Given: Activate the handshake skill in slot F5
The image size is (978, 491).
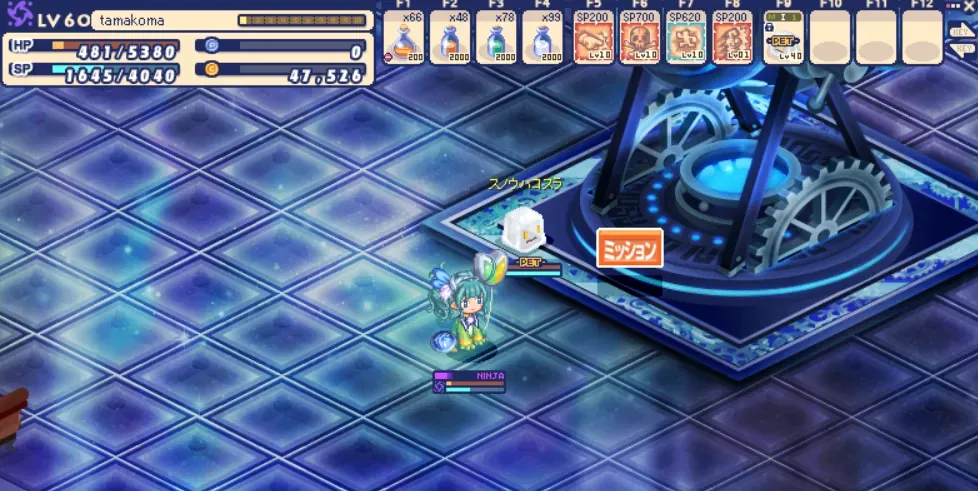Looking at the screenshot, I should tap(593, 40).
